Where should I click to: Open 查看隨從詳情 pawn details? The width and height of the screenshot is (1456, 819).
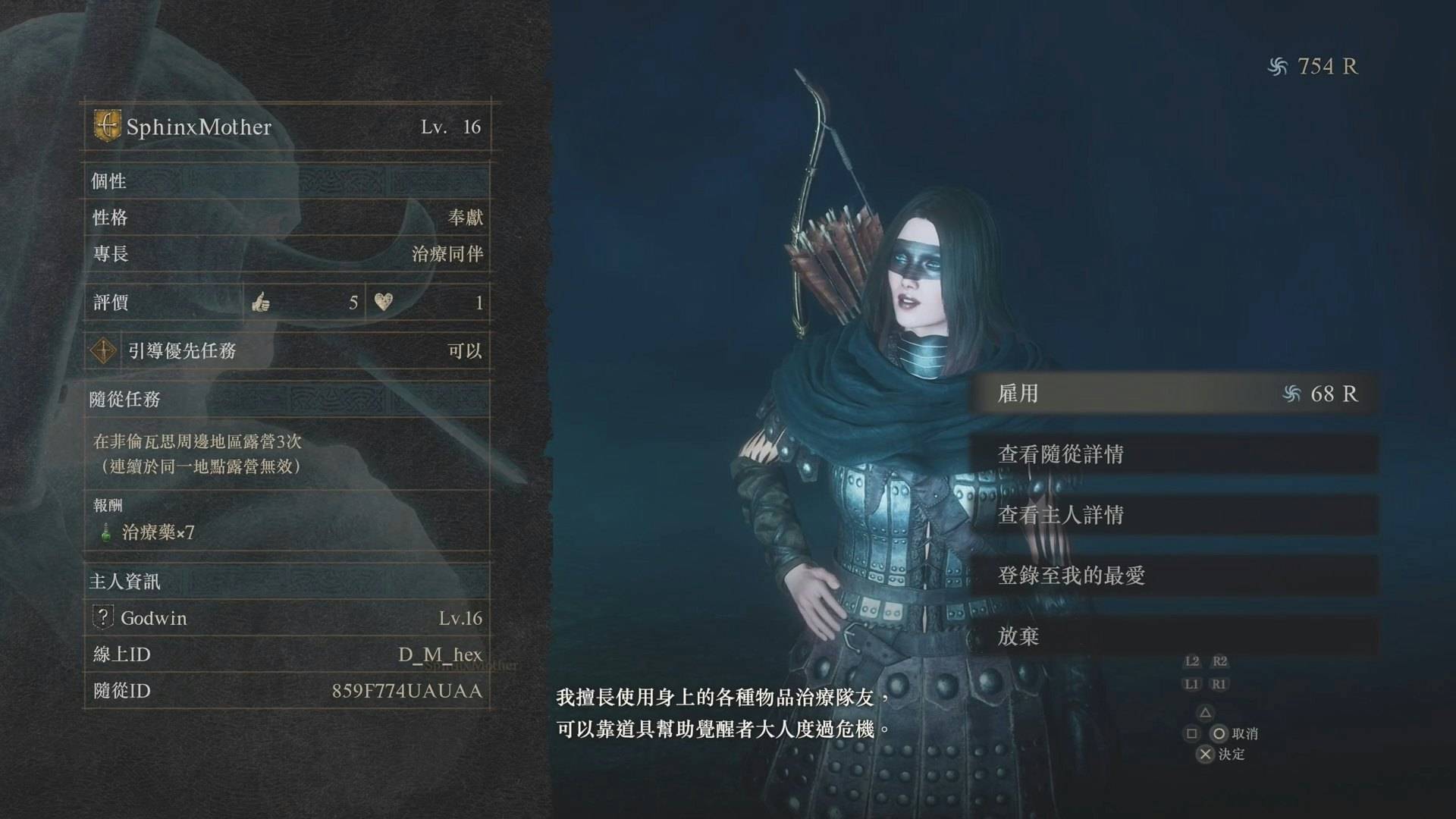[1174, 454]
